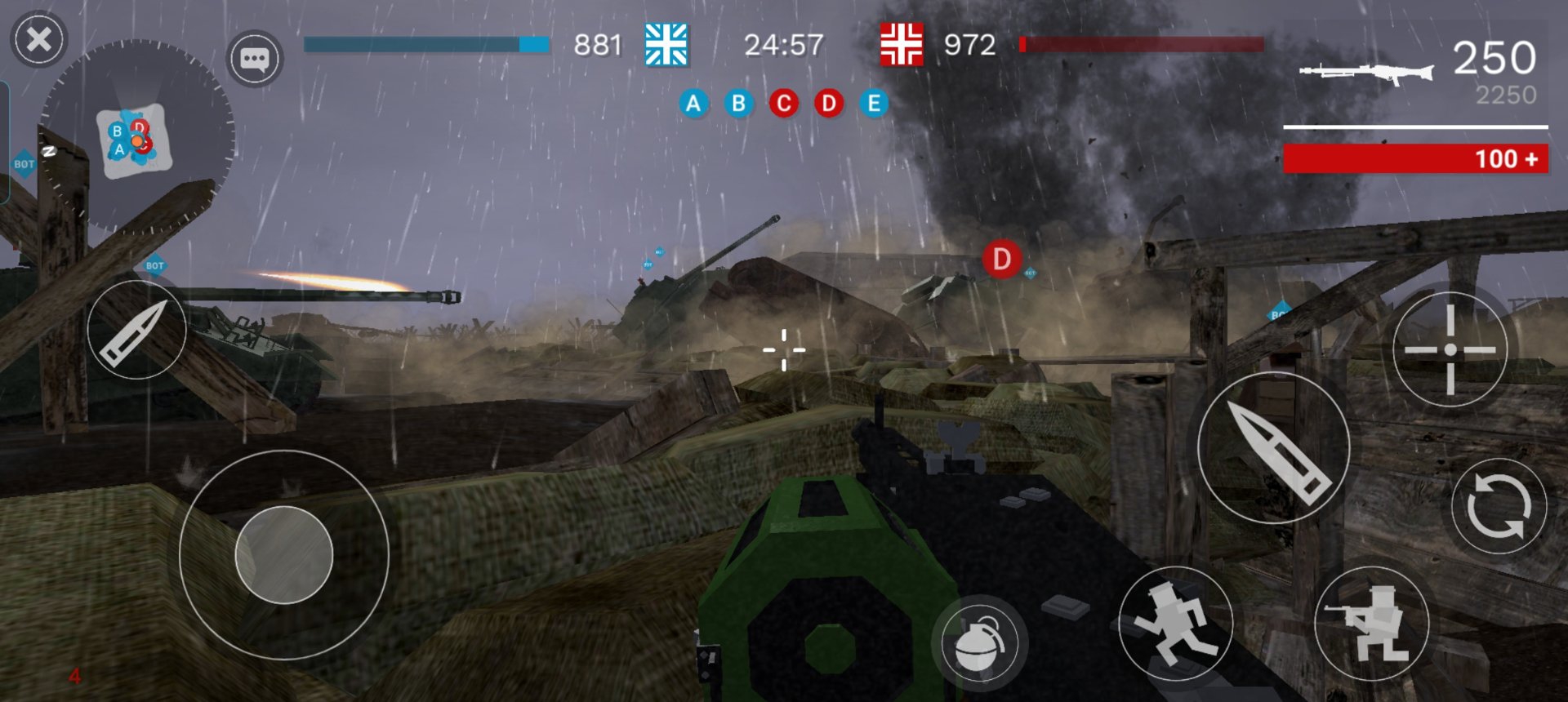Select capture point E indicator

pyautogui.click(x=874, y=104)
